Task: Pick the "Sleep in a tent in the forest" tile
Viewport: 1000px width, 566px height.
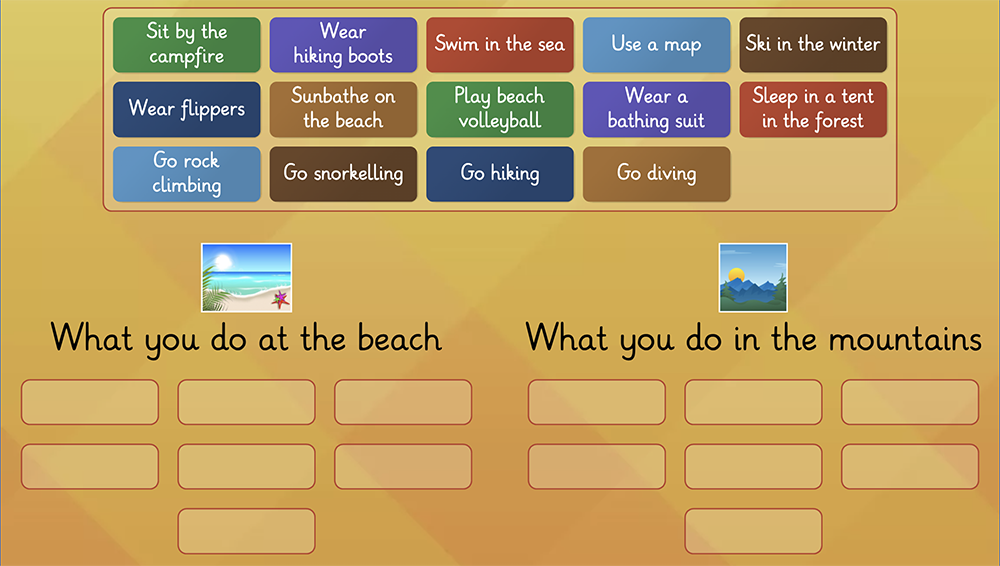Action: pos(813,109)
